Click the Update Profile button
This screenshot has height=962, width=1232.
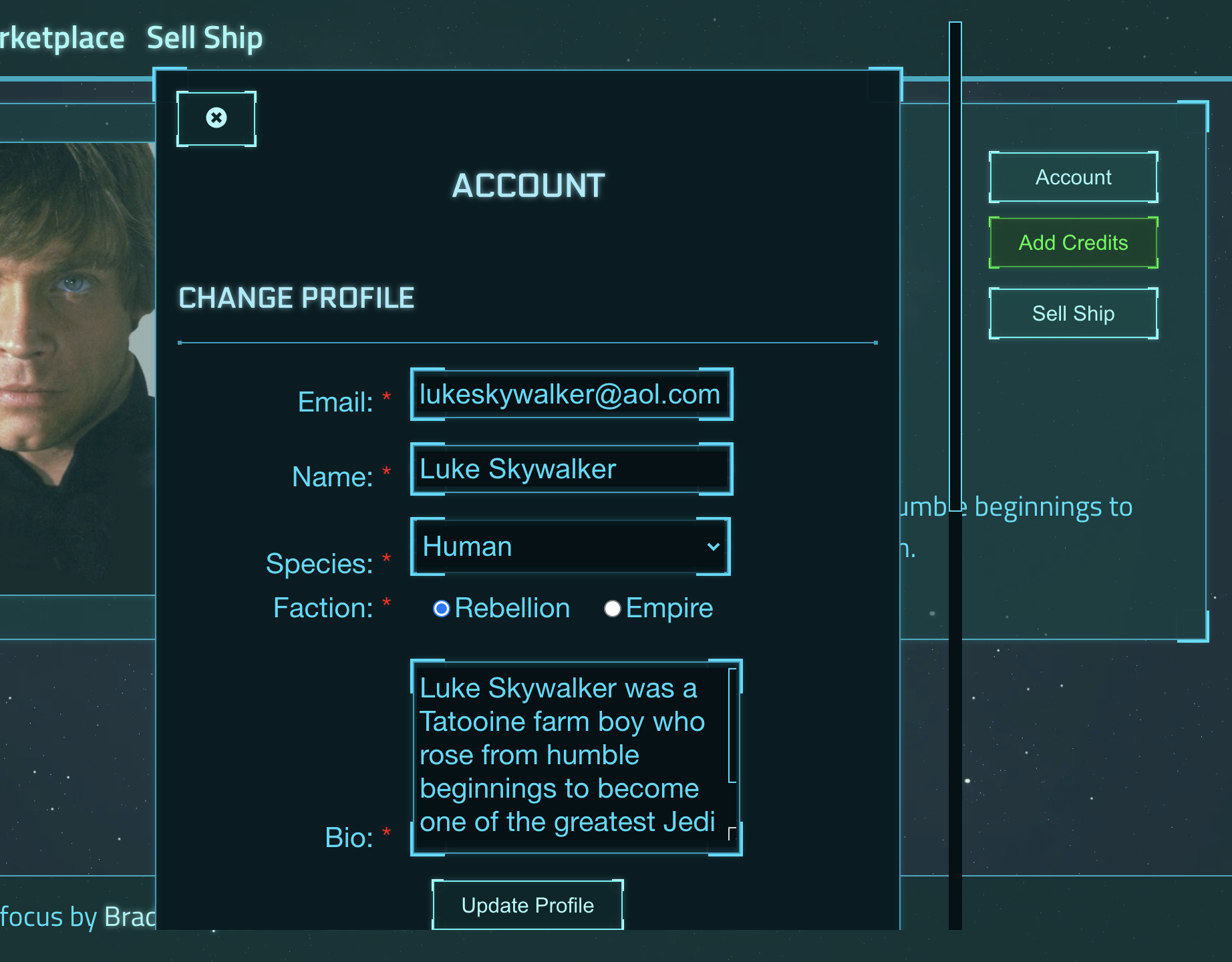526,905
